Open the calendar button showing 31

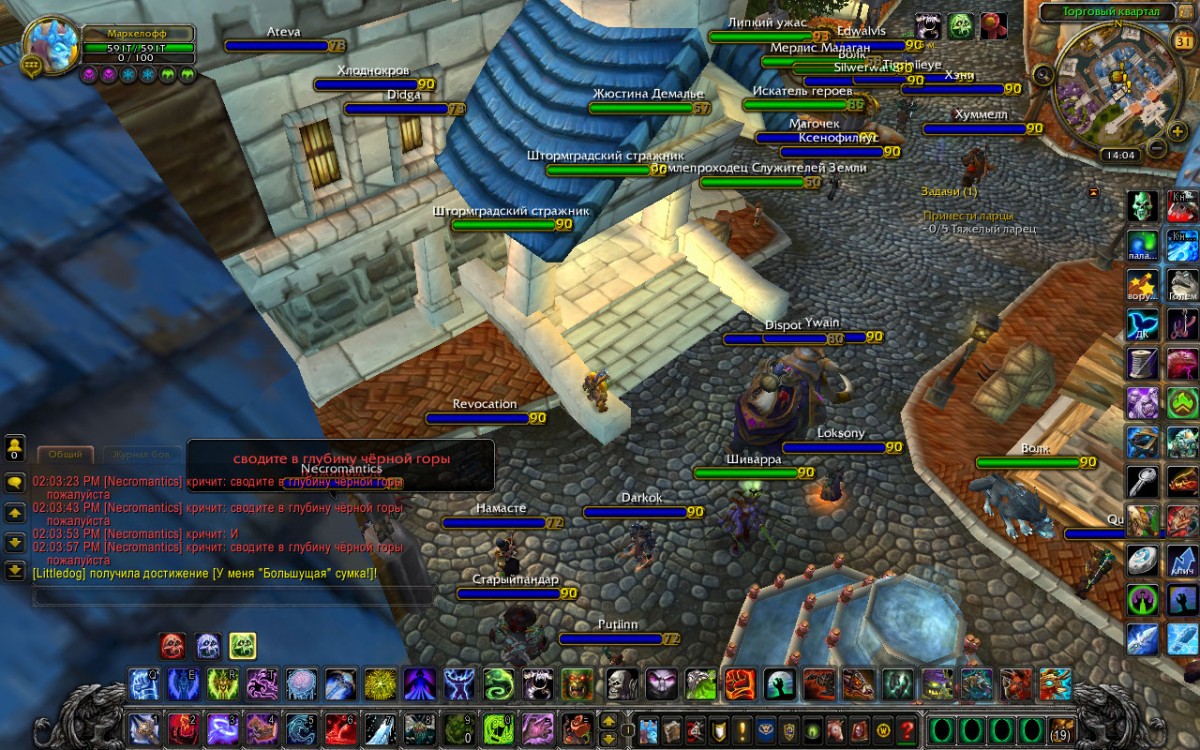coord(1182,42)
